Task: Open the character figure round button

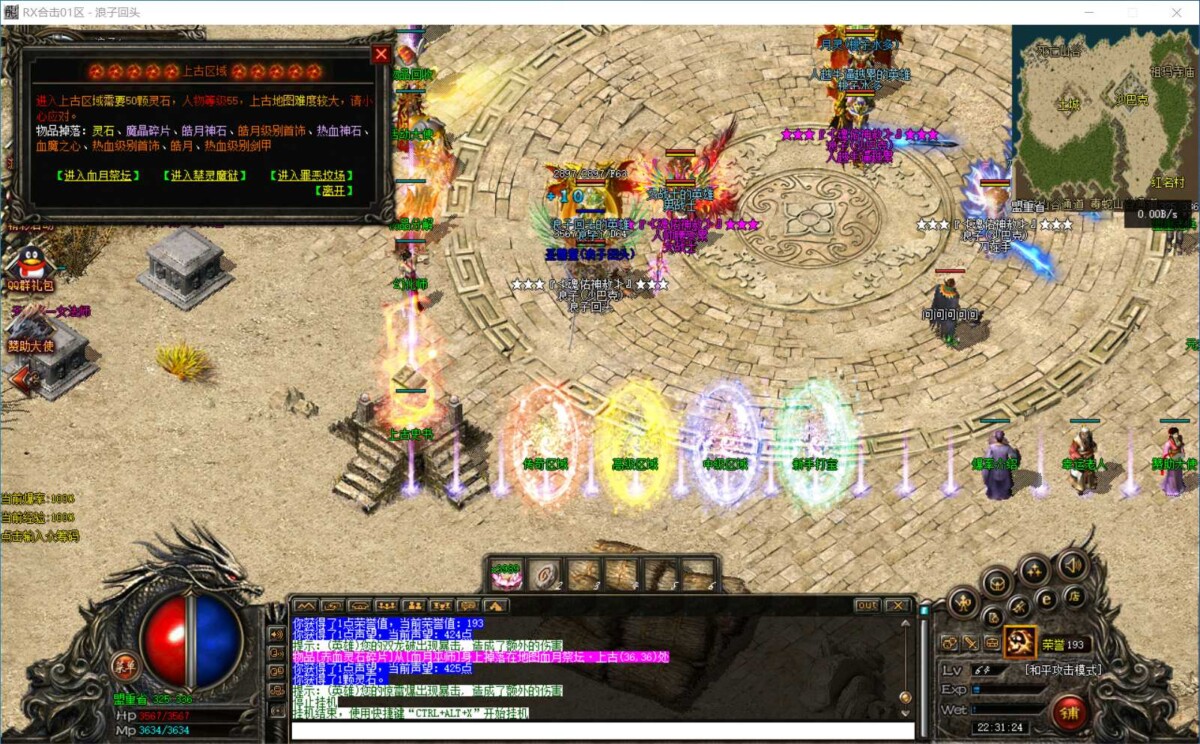Action: pyautogui.click(x=963, y=602)
